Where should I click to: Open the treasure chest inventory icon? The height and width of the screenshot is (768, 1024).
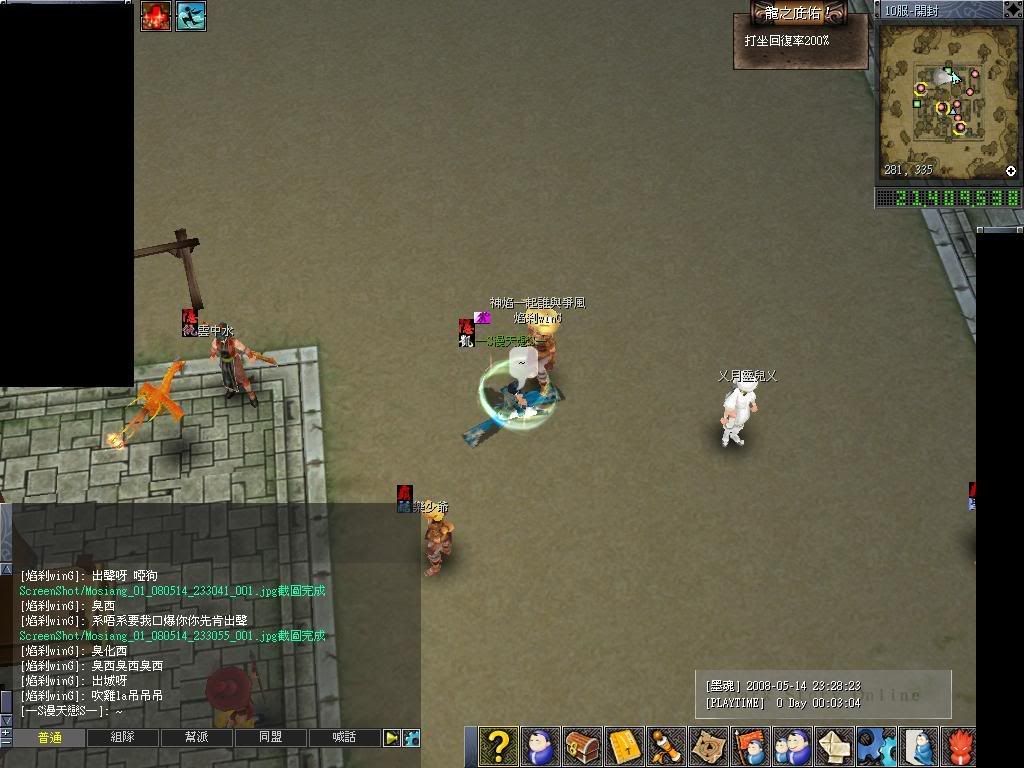(583, 746)
